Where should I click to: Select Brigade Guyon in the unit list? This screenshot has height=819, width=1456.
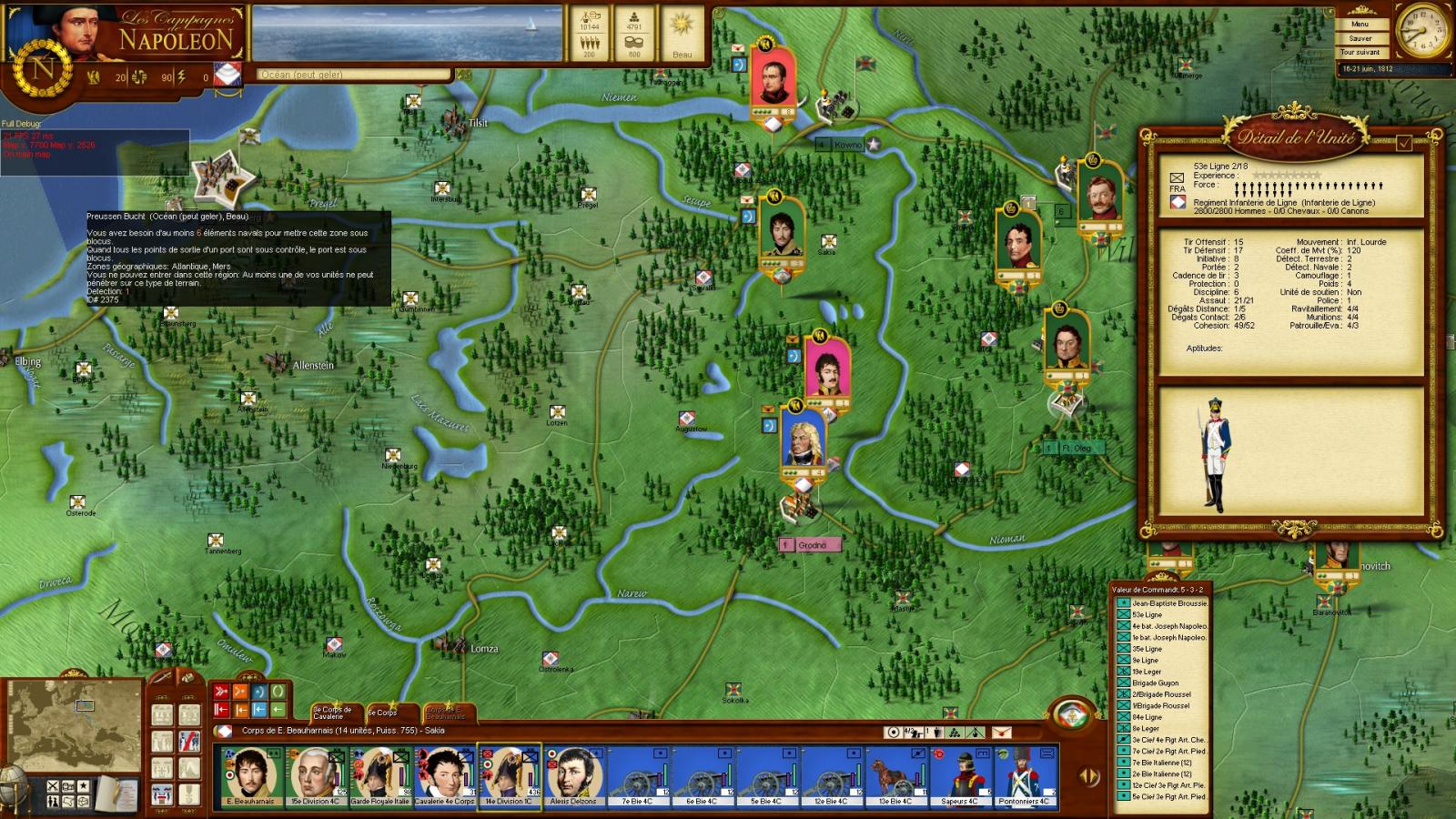(1155, 683)
